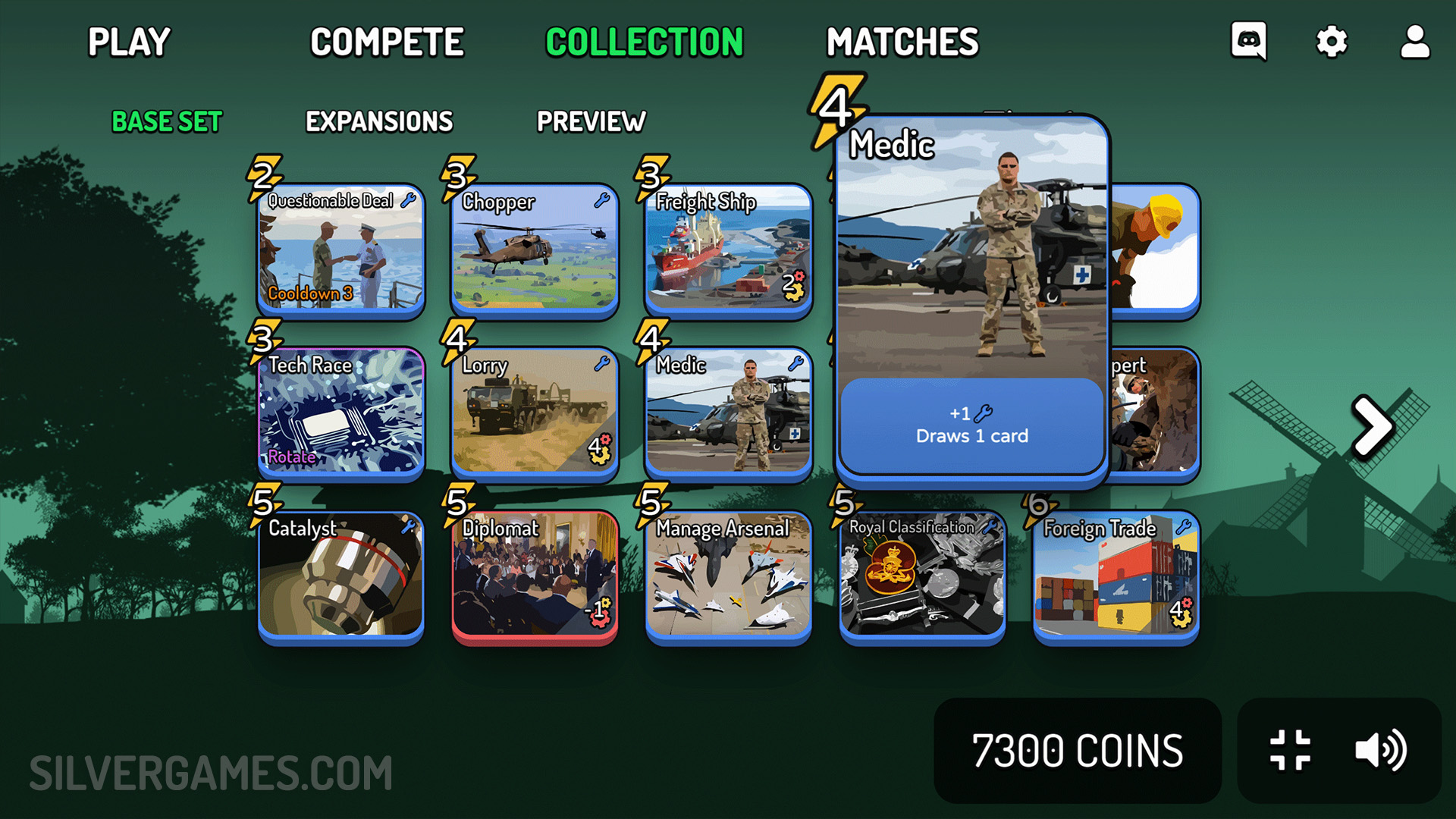
Task: Switch to the Expansions tab
Action: click(x=379, y=121)
